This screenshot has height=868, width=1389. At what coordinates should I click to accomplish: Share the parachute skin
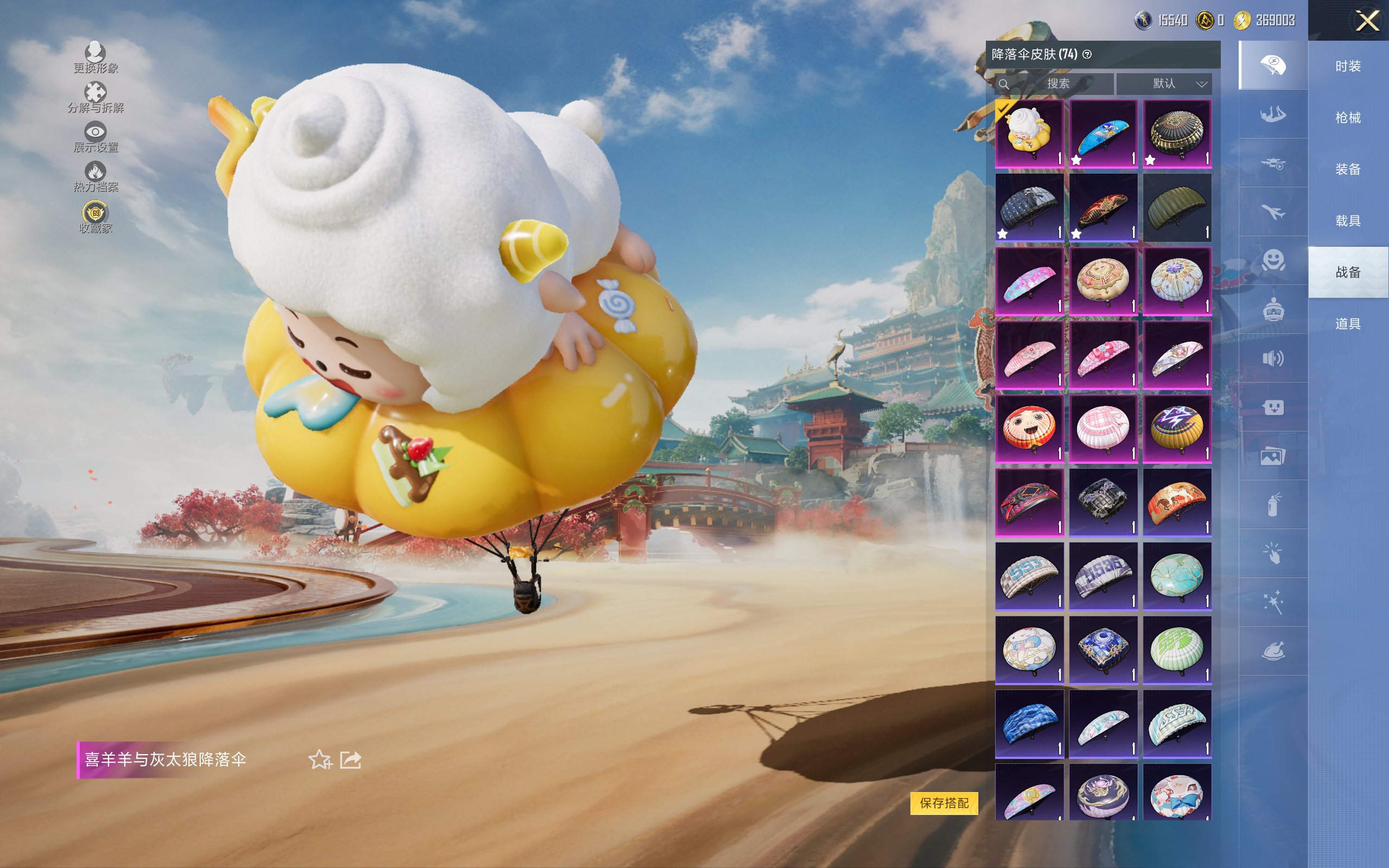(x=351, y=759)
